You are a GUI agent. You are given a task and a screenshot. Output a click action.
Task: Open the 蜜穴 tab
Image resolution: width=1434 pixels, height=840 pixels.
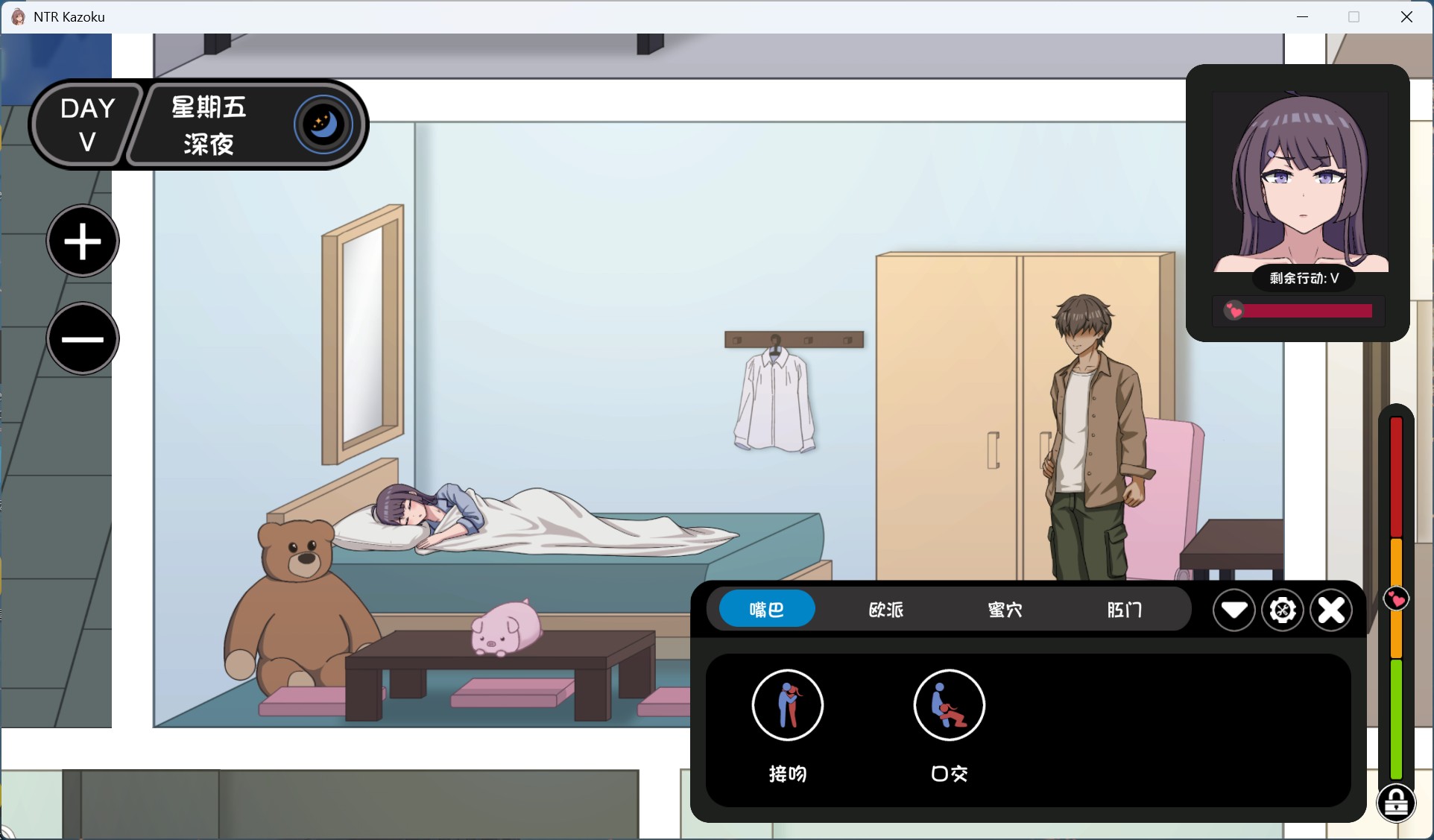1005,610
